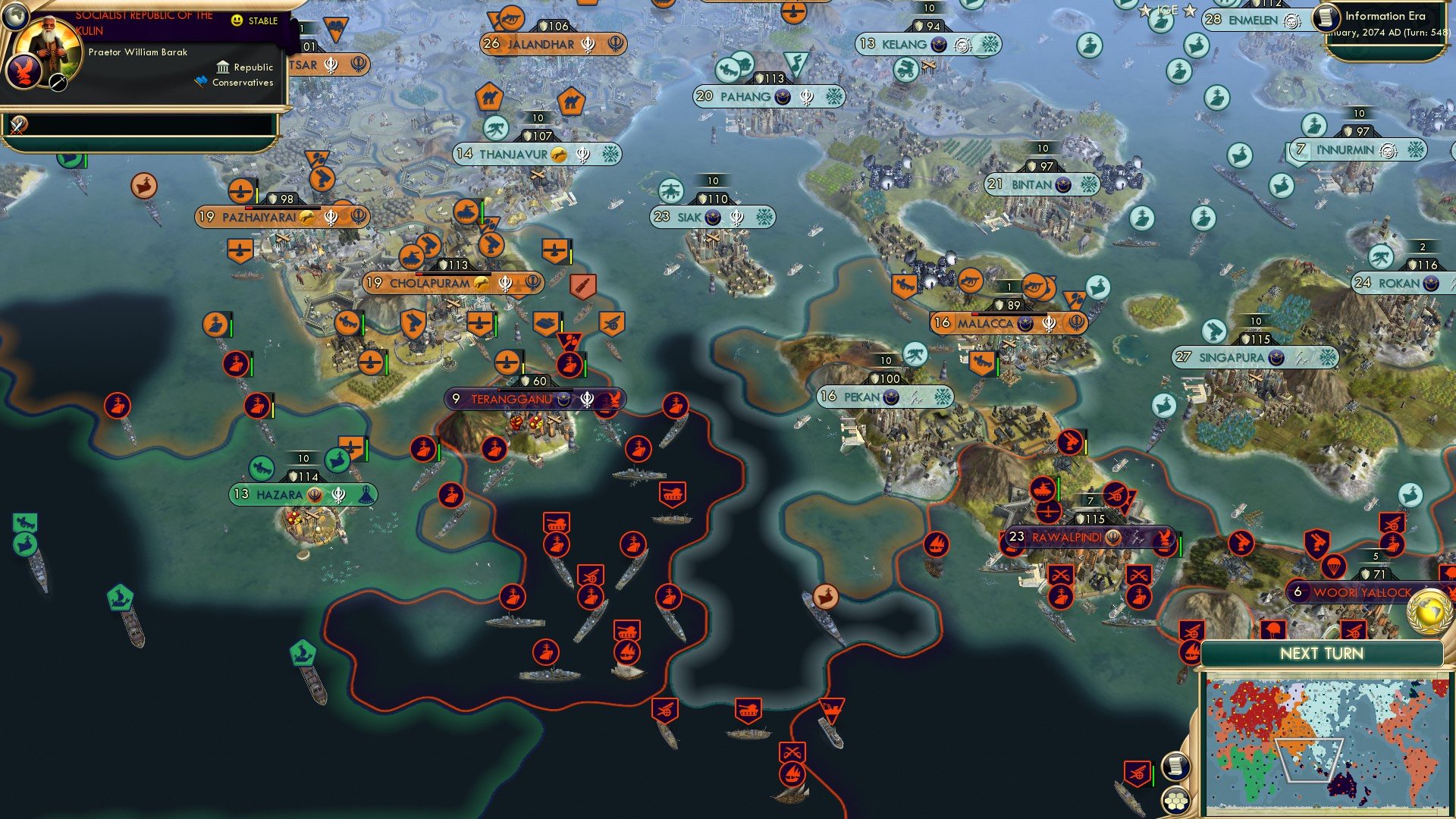Image resolution: width=1456 pixels, height=819 pixels.
Task: Click the globe icon above the leader portrait
Action: [x=16, y=17]
